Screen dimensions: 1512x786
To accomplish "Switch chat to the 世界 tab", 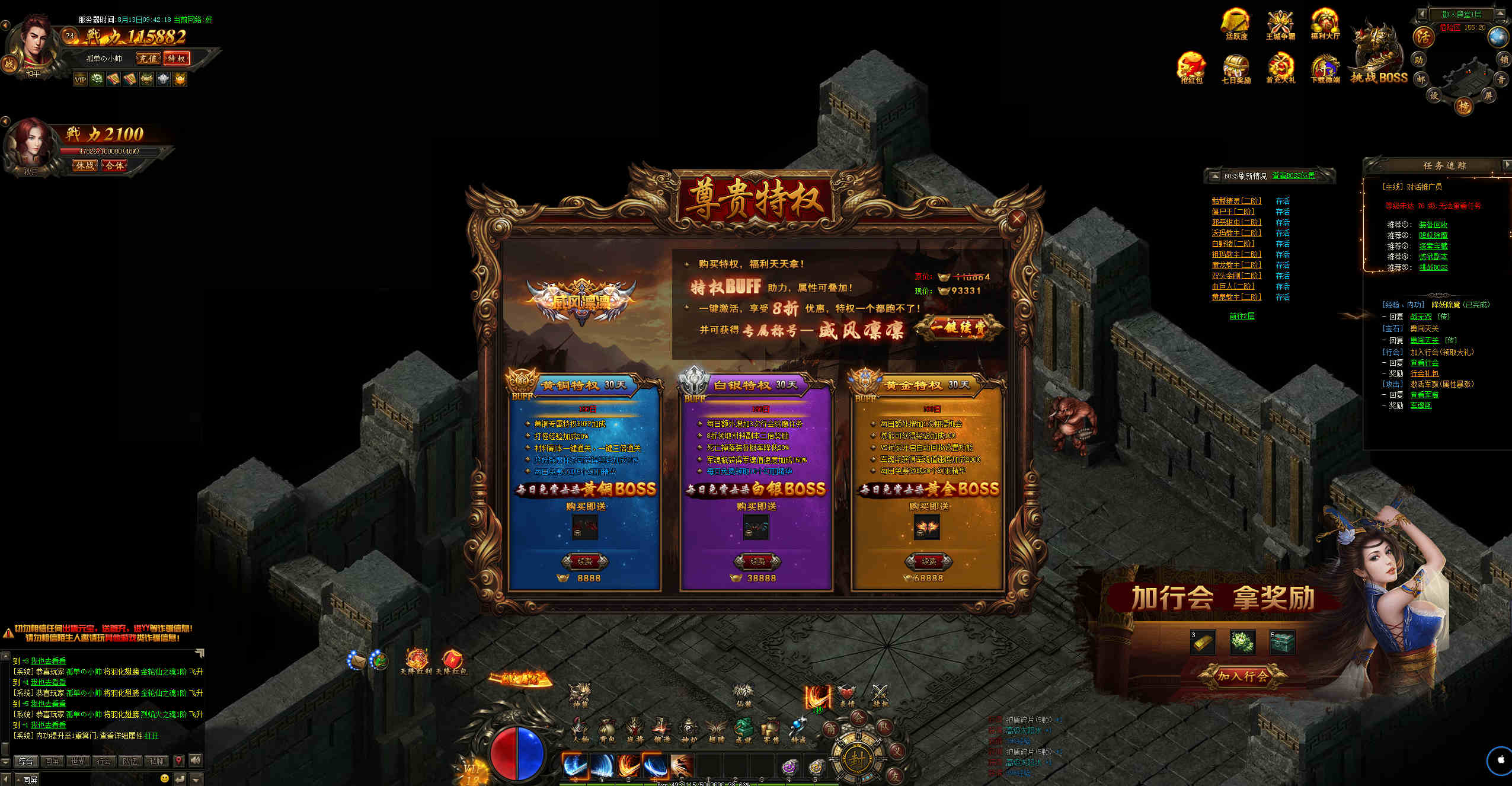I will (78, 761).
